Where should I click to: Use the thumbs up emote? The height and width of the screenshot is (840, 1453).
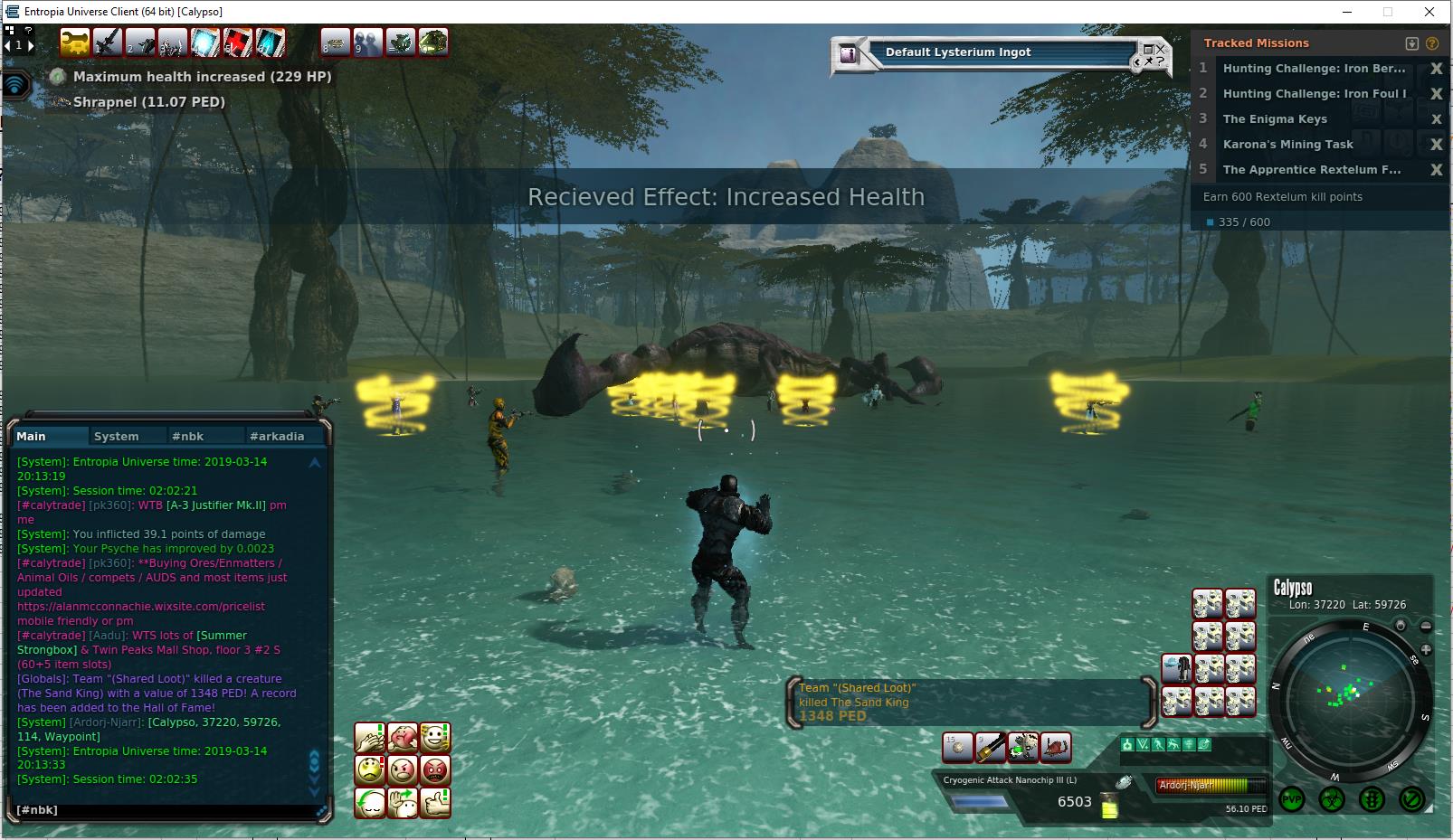tap(435, 803)
